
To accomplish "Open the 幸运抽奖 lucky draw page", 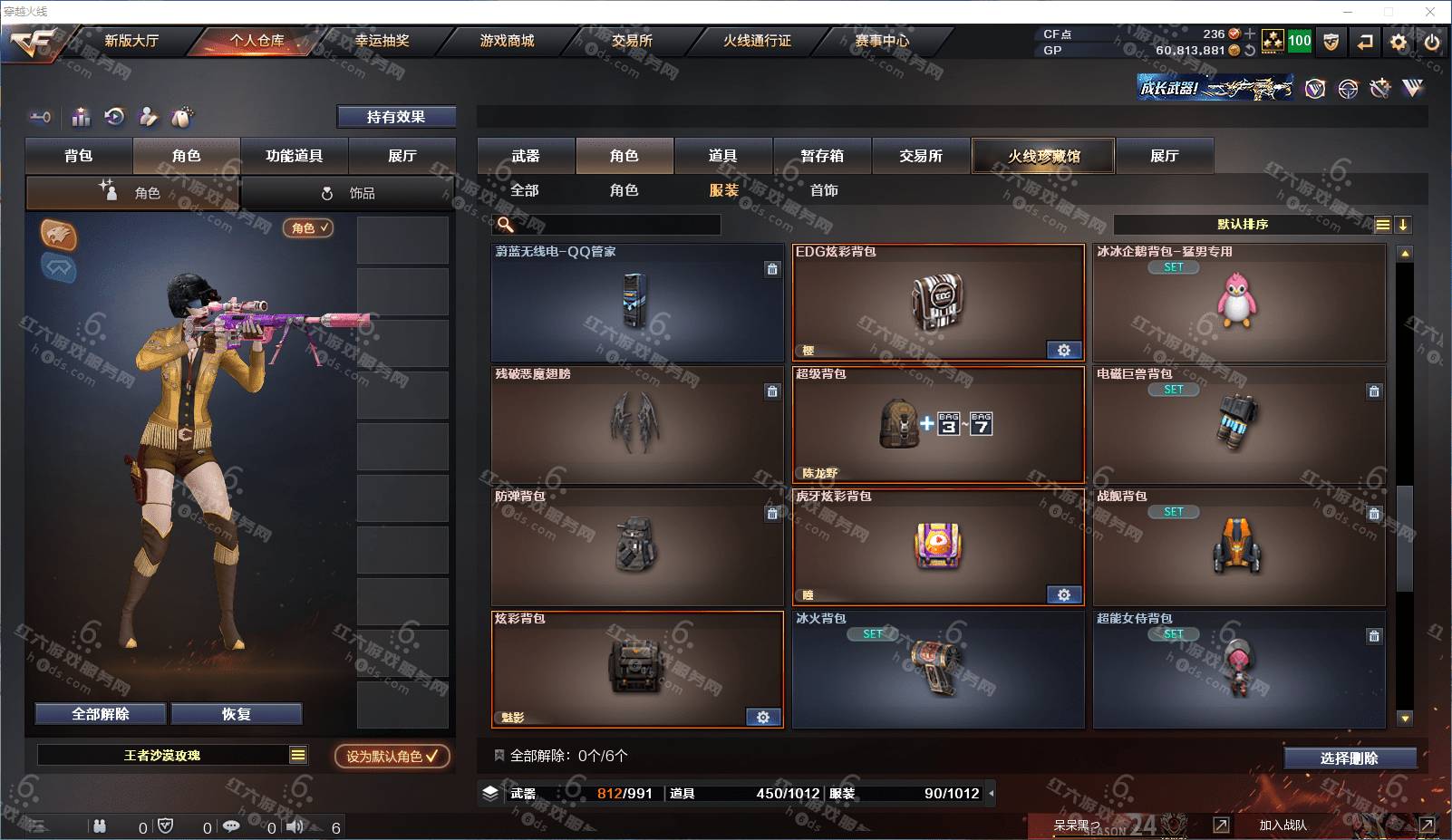I will click(382, 41).
